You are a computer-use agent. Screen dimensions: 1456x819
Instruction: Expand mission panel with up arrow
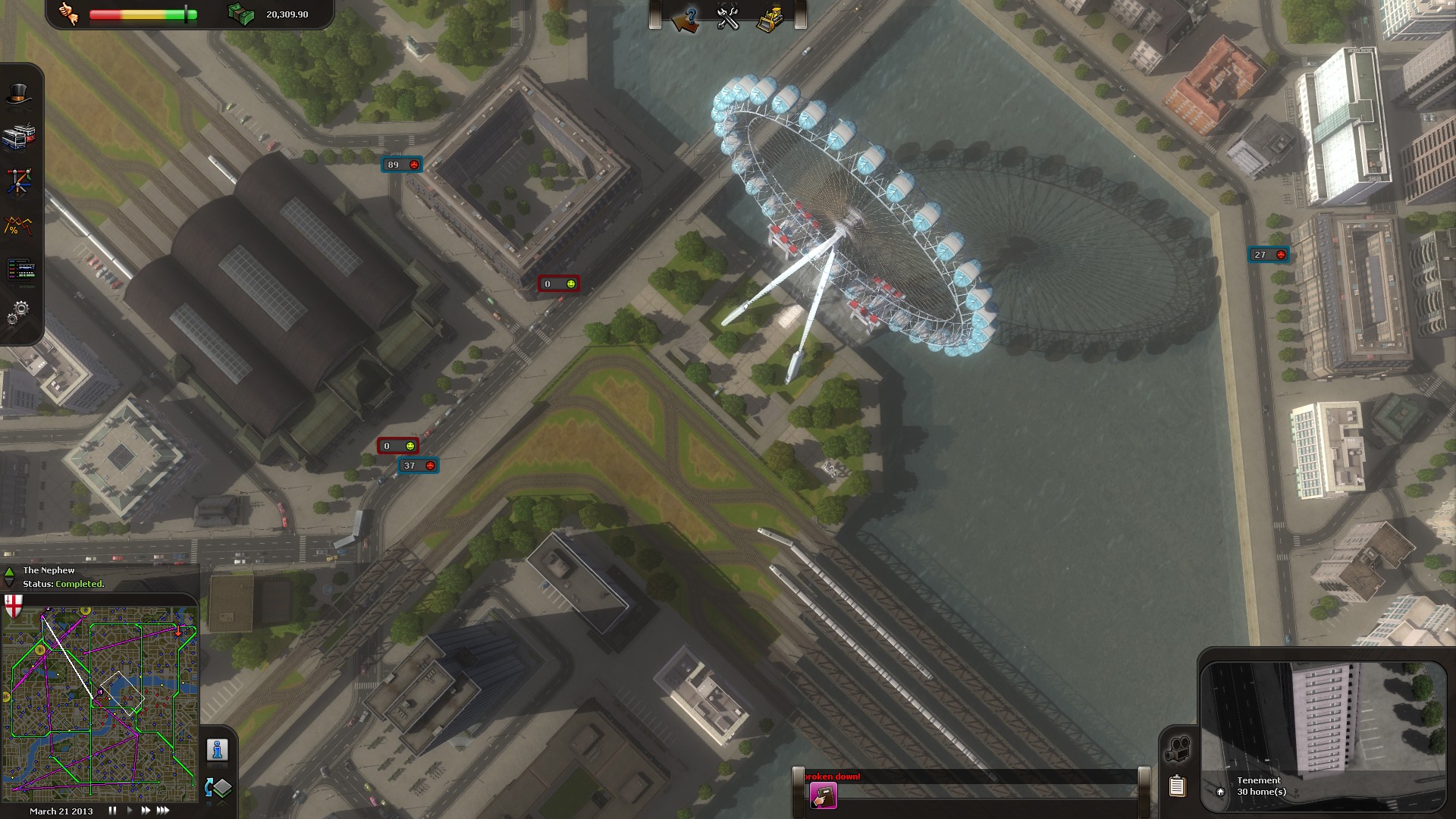[9, 573]
